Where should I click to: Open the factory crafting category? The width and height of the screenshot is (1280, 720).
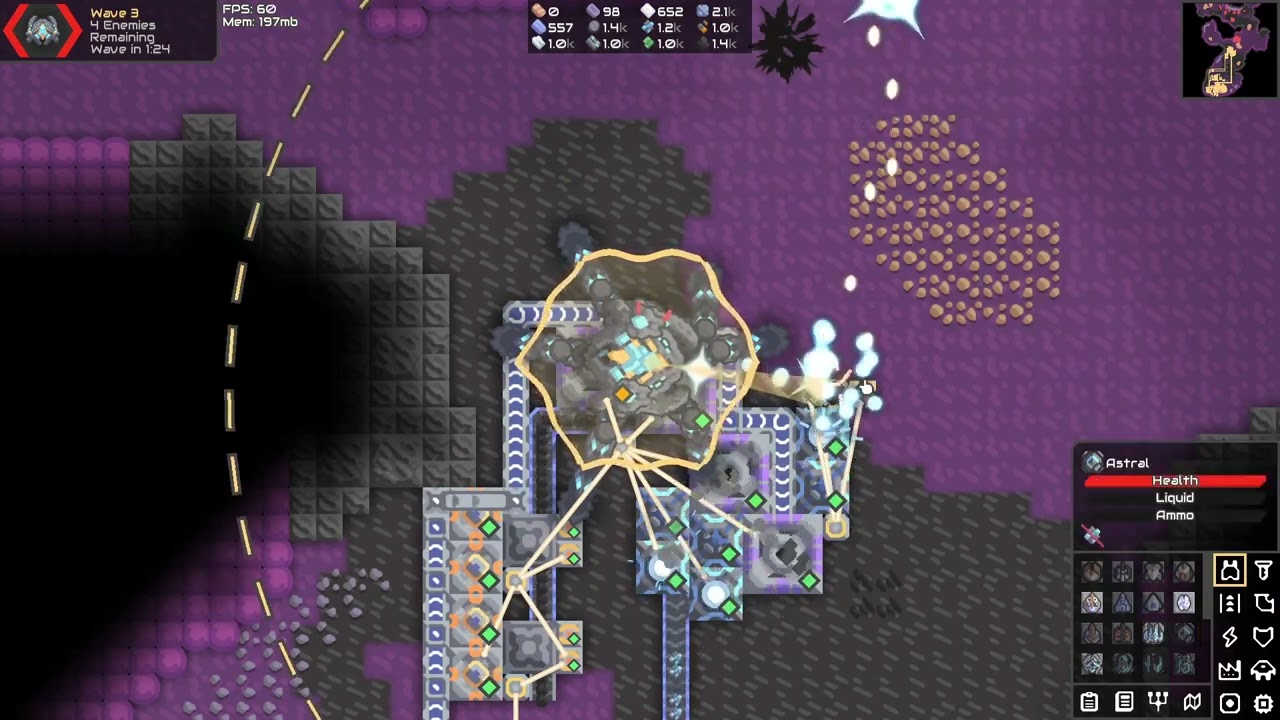click(1229, 670)
